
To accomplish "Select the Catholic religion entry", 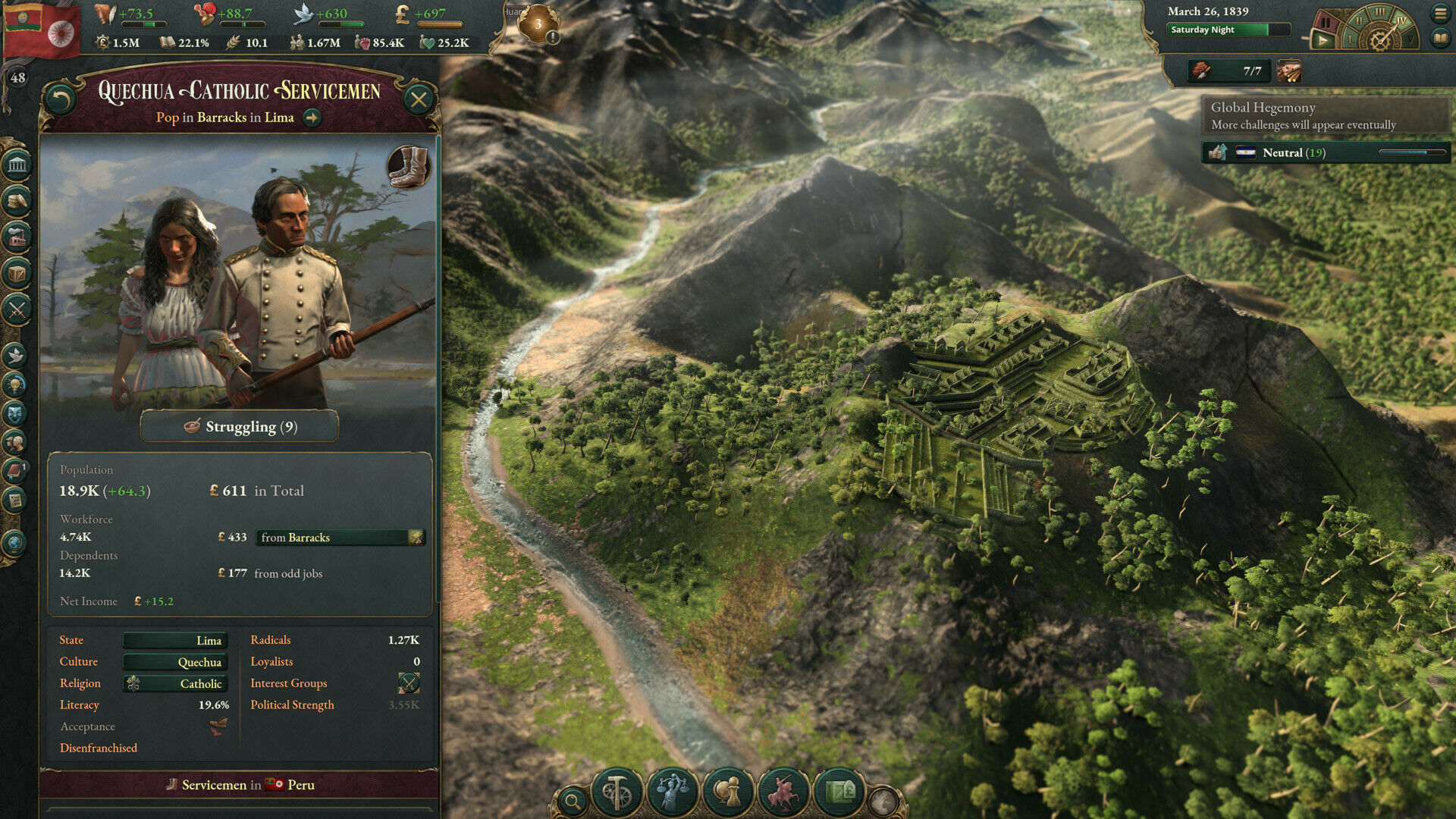I will pos(175,684).
